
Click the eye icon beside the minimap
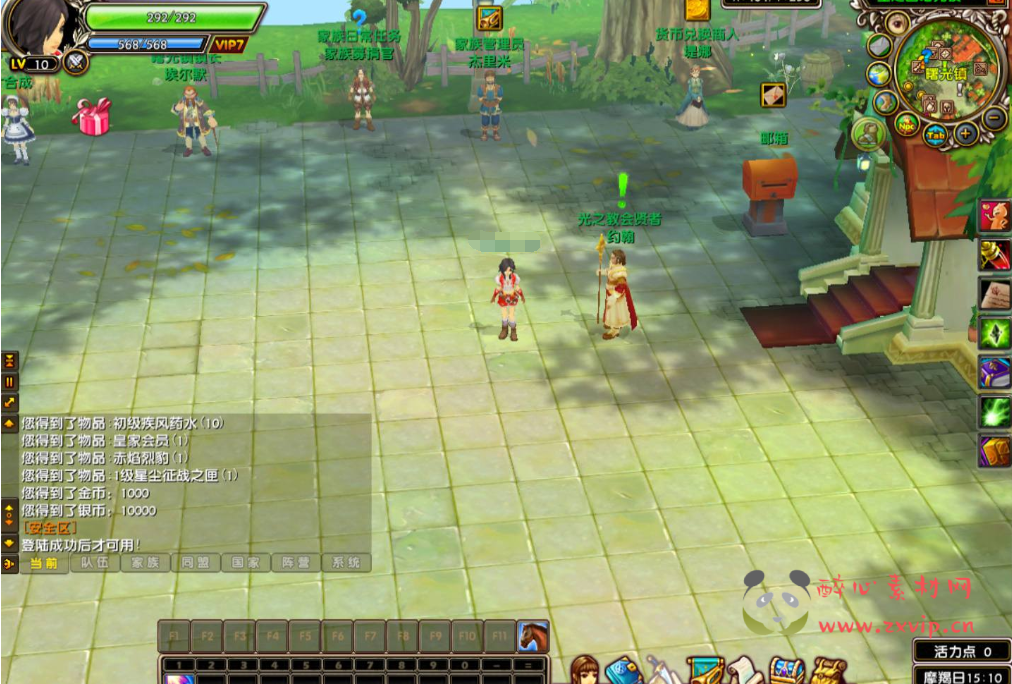point(896,24)
